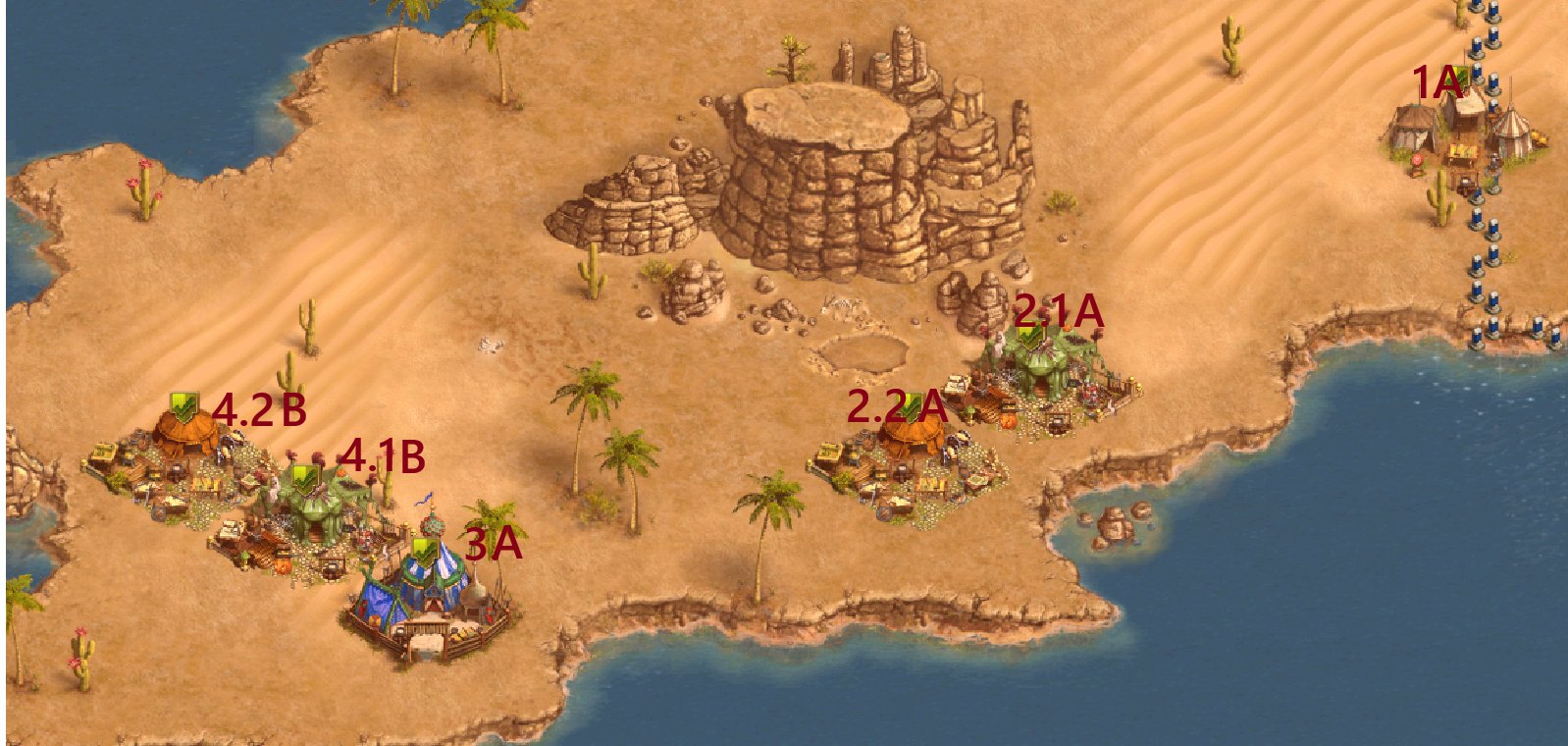Click the checkmark shield at camp 2.1A
The height and width of the screenshot is (746, 1568).
(1028, 334)
